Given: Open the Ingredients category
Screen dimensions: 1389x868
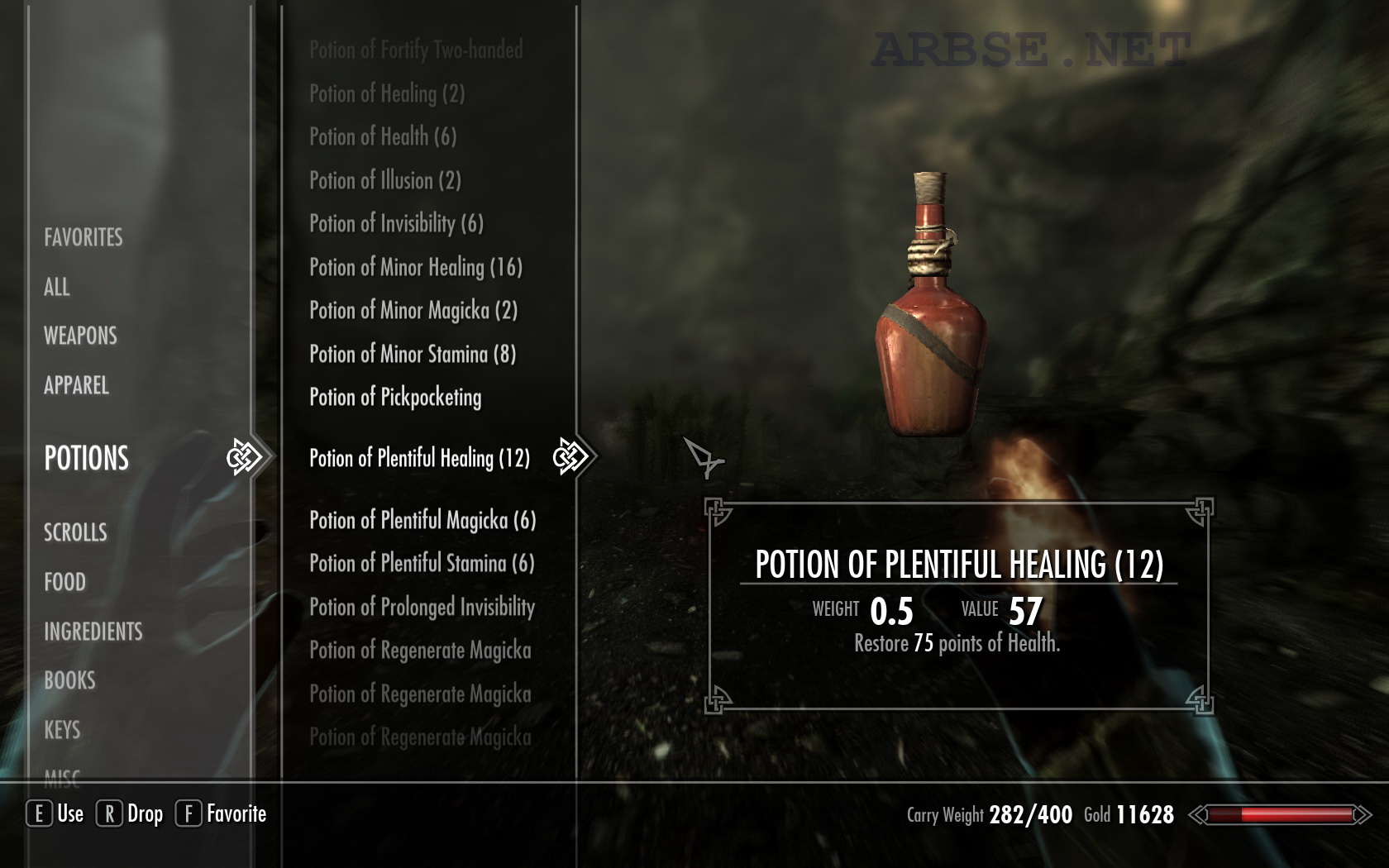Looking at the screenshot, I should [93, 632].
